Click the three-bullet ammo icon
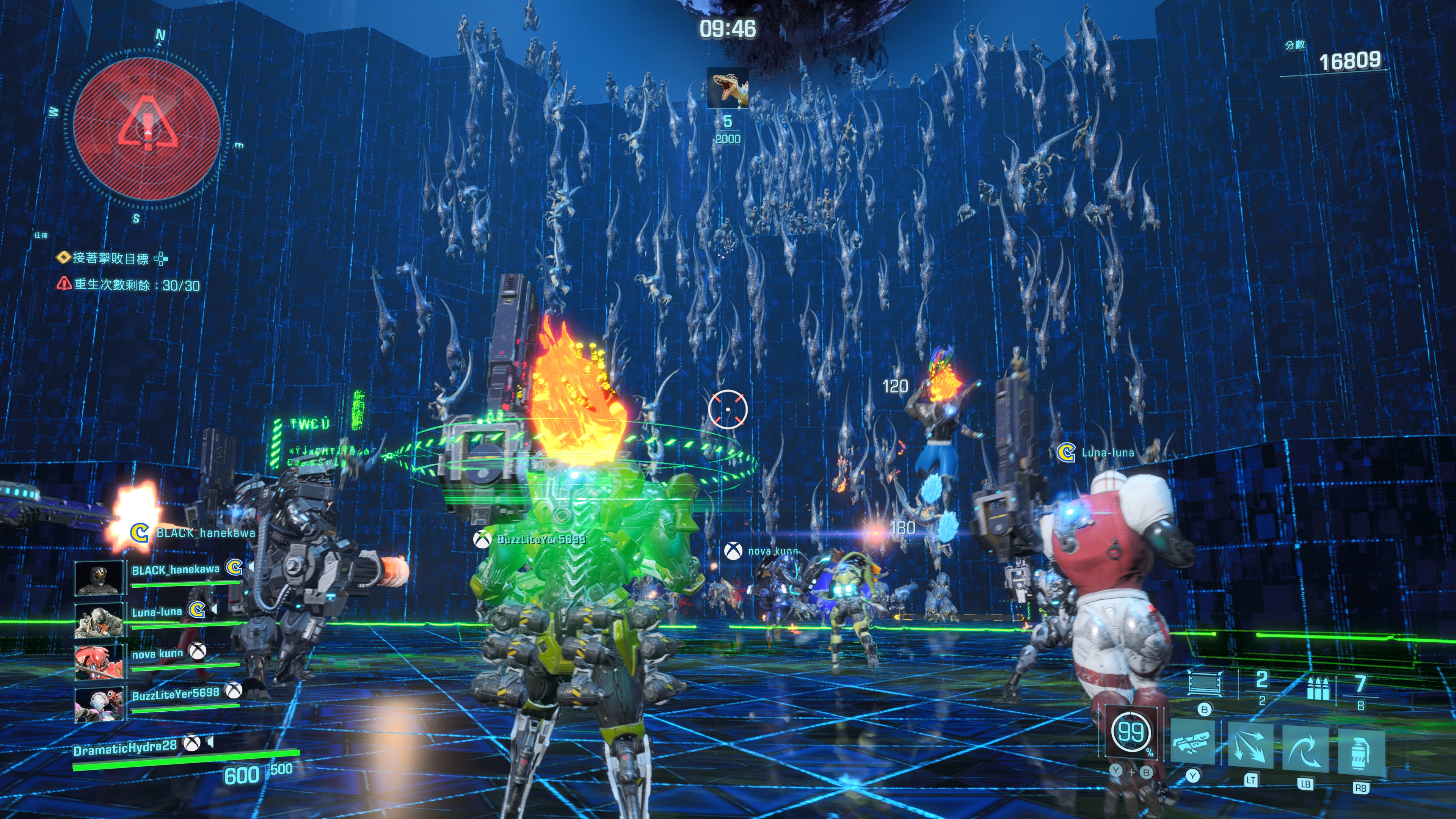This screenshot has width=1456, height=819. point(1318,688)
